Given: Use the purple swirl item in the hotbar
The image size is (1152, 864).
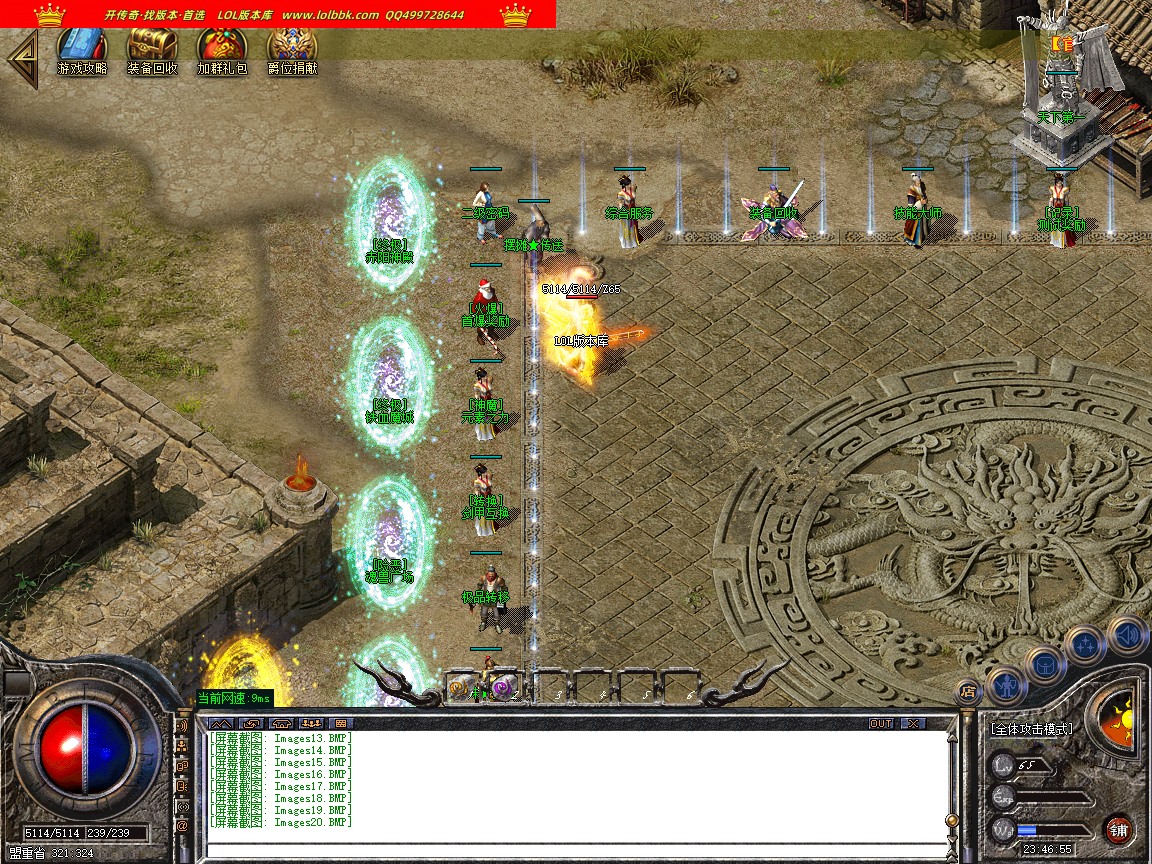Looking at the screenshot, I should pos(504,687).
